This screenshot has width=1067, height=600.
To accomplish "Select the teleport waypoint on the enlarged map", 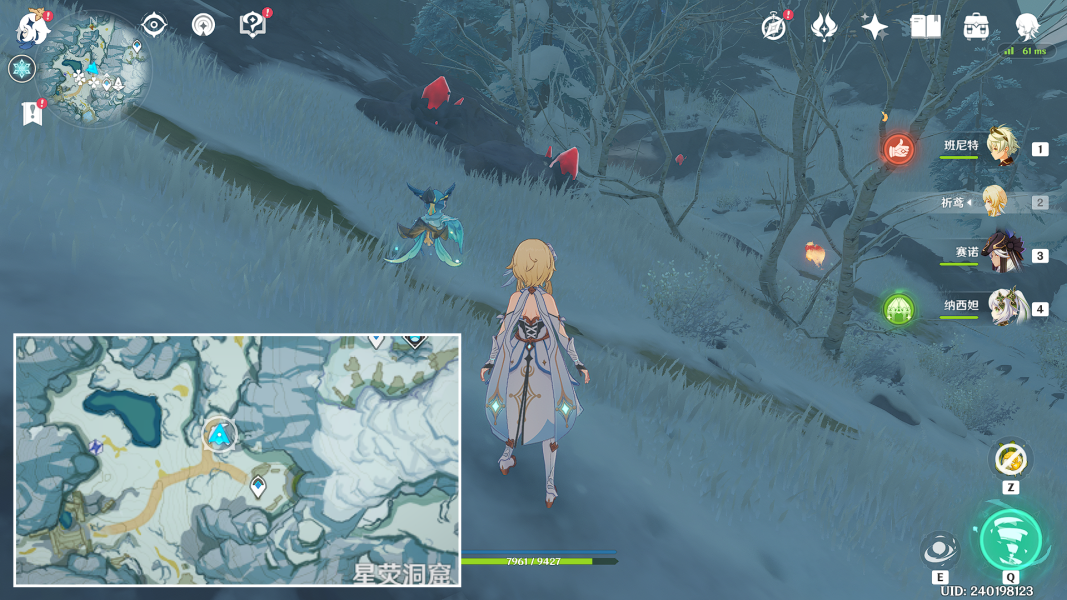I will click(258, 487).
